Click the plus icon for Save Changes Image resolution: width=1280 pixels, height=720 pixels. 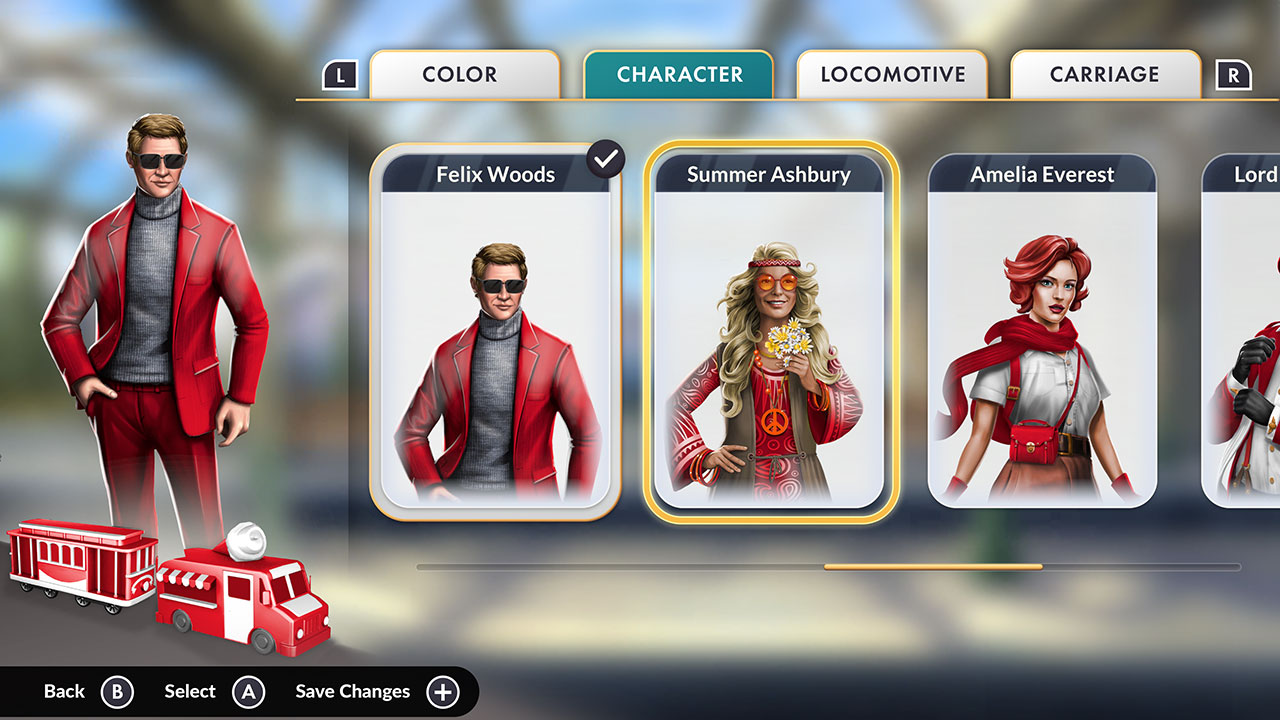[x=441, y=691]
